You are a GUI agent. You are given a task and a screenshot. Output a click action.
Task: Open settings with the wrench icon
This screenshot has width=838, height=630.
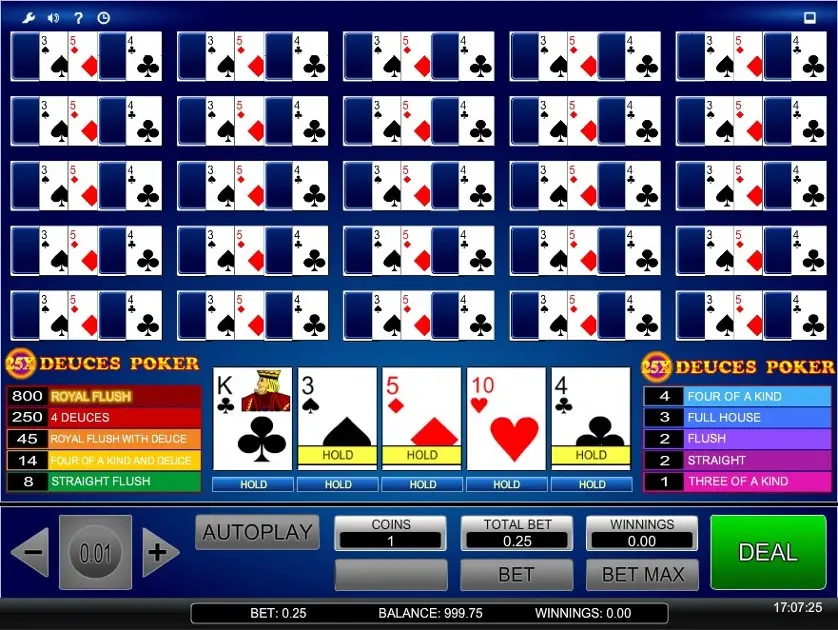tap(29, 17)
